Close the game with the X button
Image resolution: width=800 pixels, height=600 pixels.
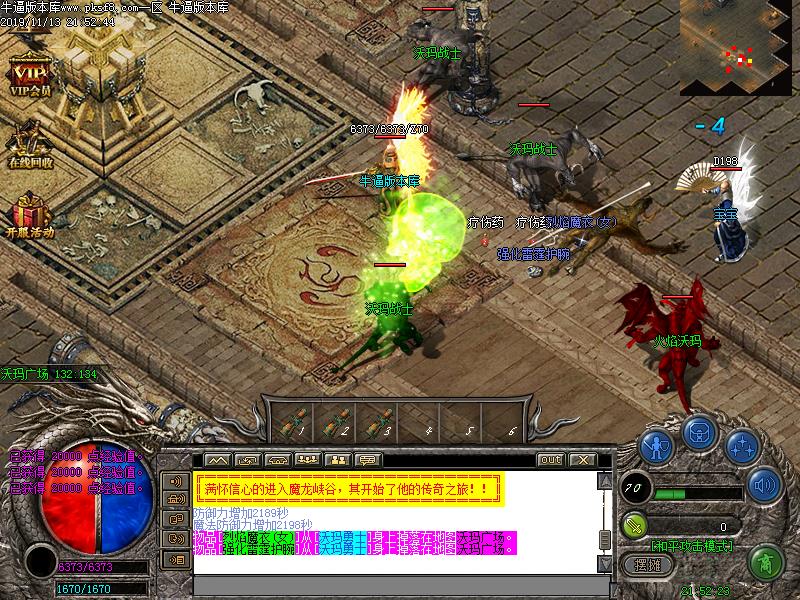[582, 459]
